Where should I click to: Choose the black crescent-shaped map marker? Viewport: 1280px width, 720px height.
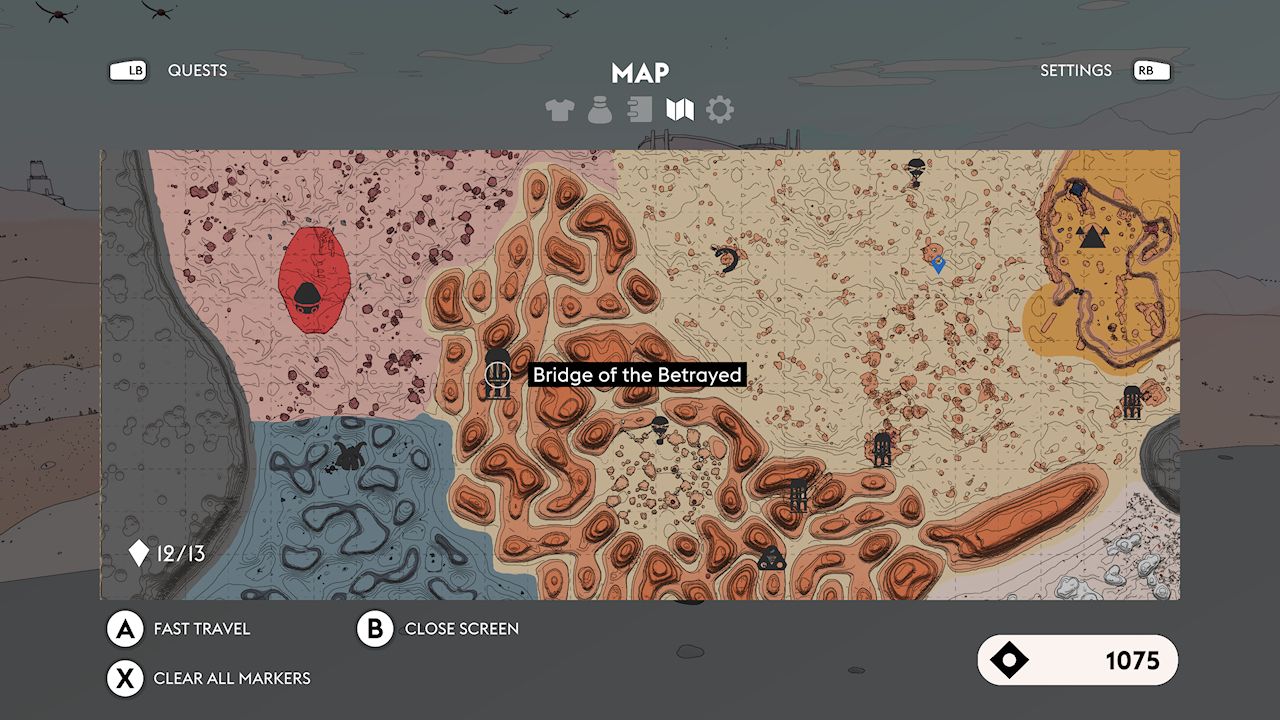(x=728, y=260)
